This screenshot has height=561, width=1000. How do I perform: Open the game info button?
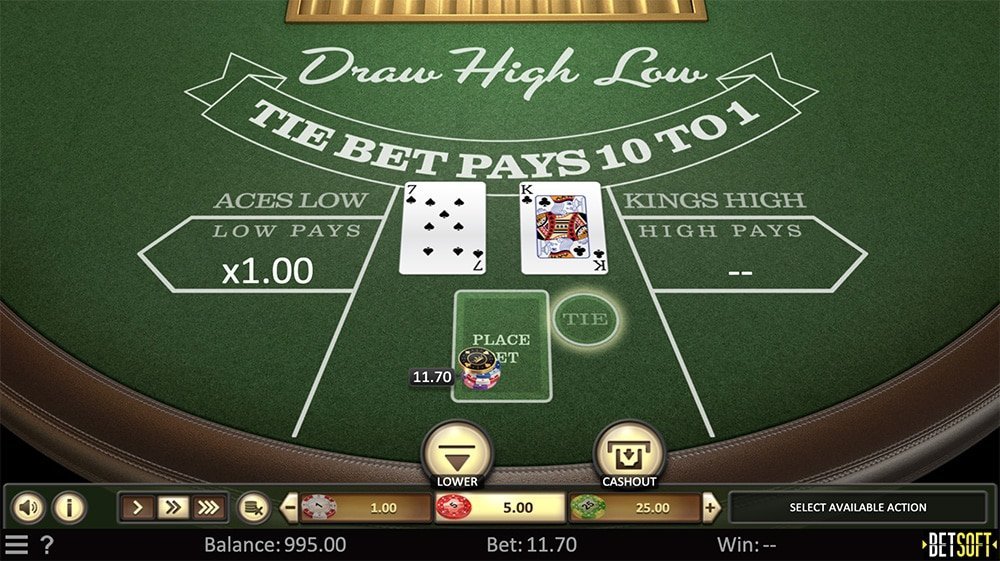click(x=68, y=507)
